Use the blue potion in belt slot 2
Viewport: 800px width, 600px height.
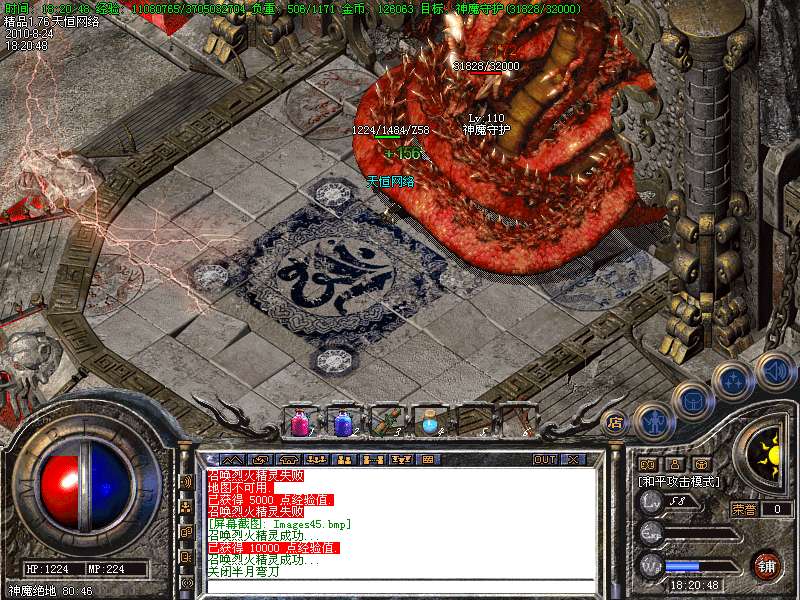343,422
